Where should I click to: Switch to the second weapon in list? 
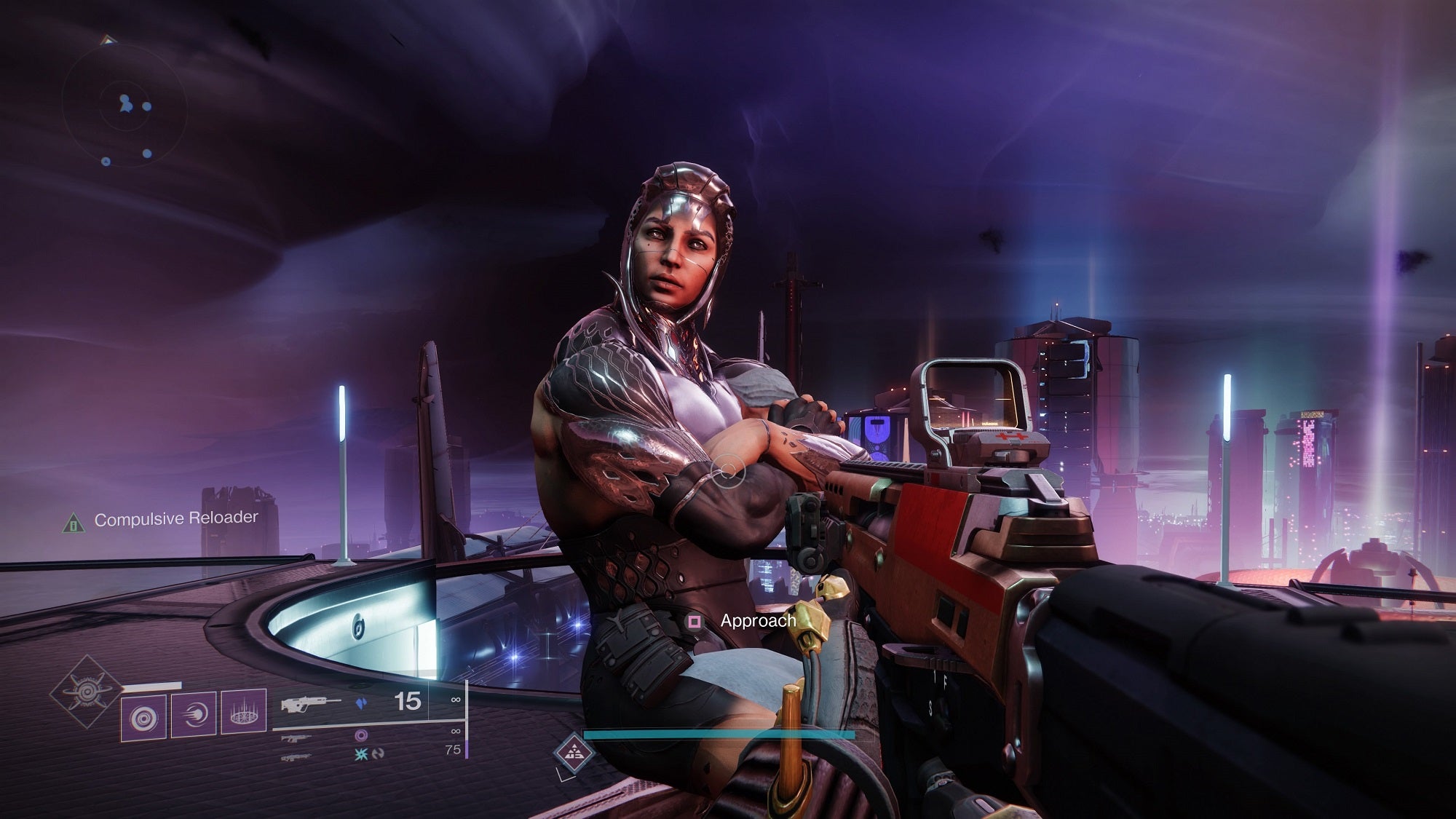tap(296, 737)
